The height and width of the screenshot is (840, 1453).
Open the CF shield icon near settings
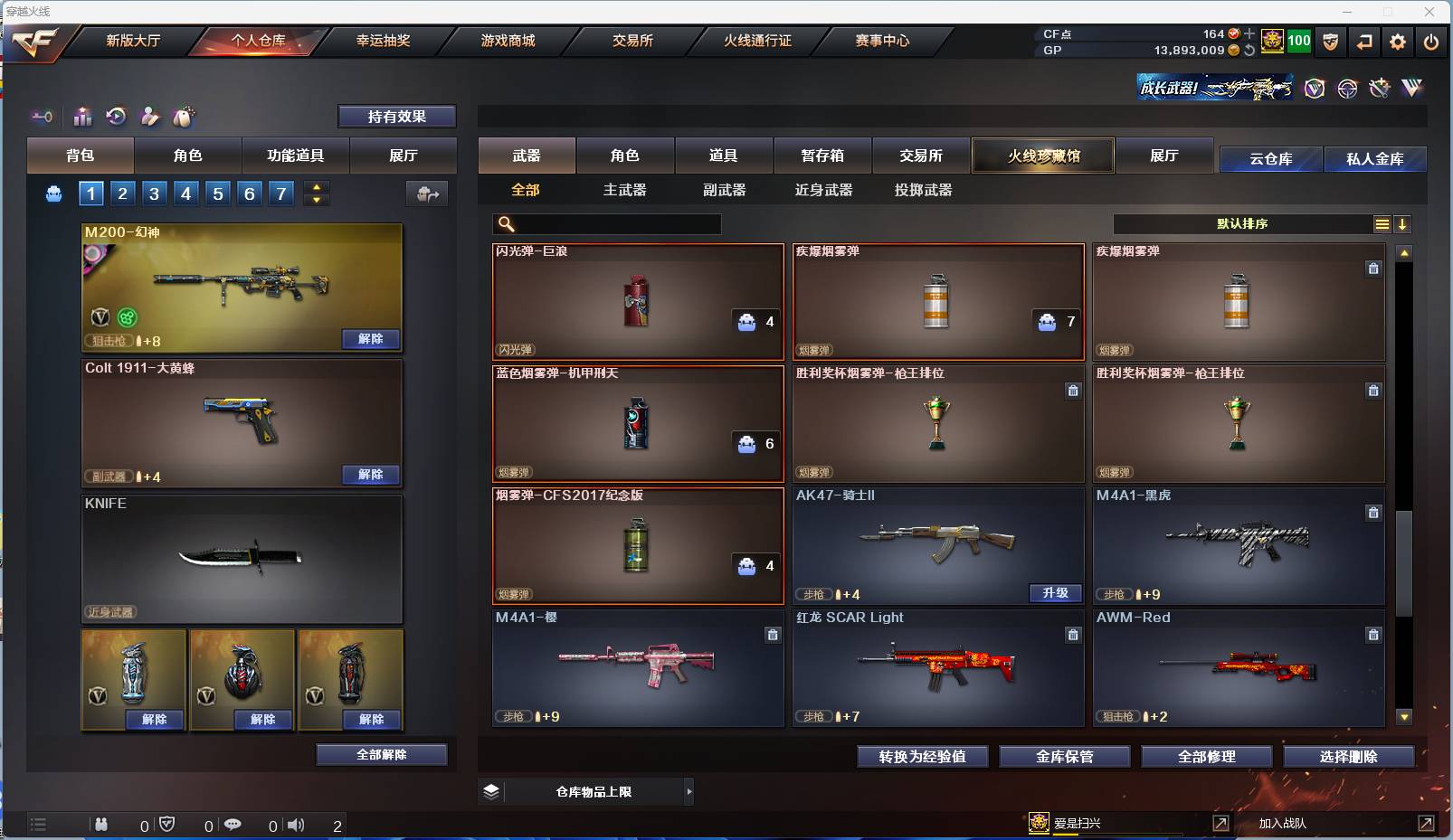point(1330,42)
